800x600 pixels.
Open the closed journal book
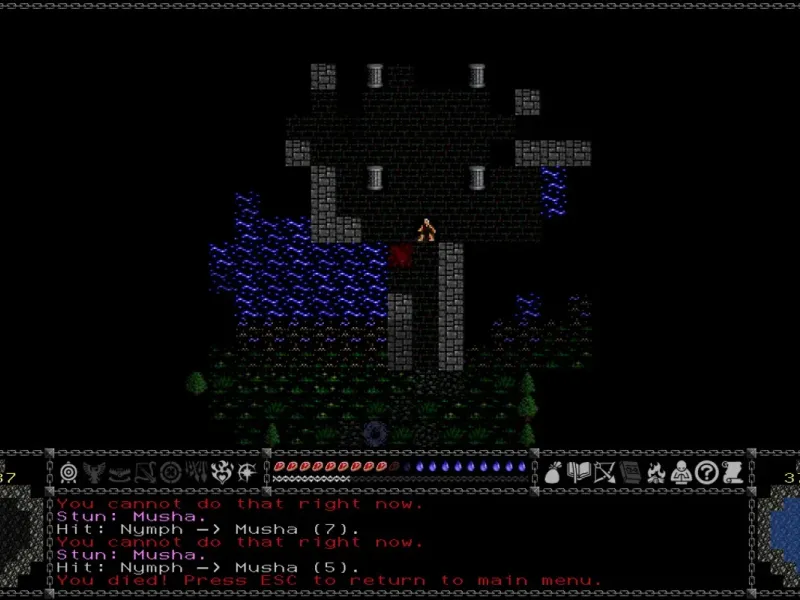pos(630,472)
